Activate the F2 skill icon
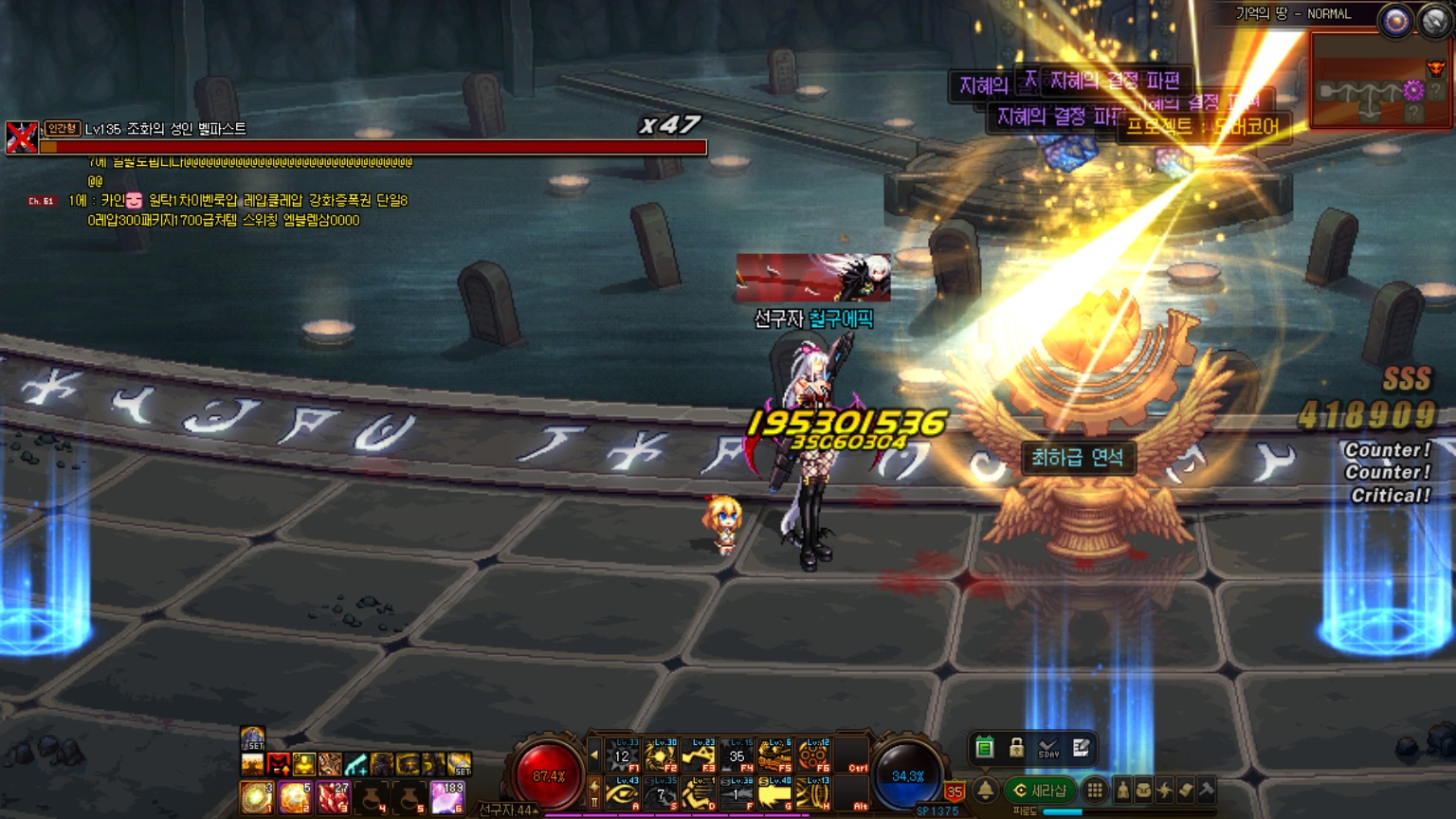 [661, 756]
